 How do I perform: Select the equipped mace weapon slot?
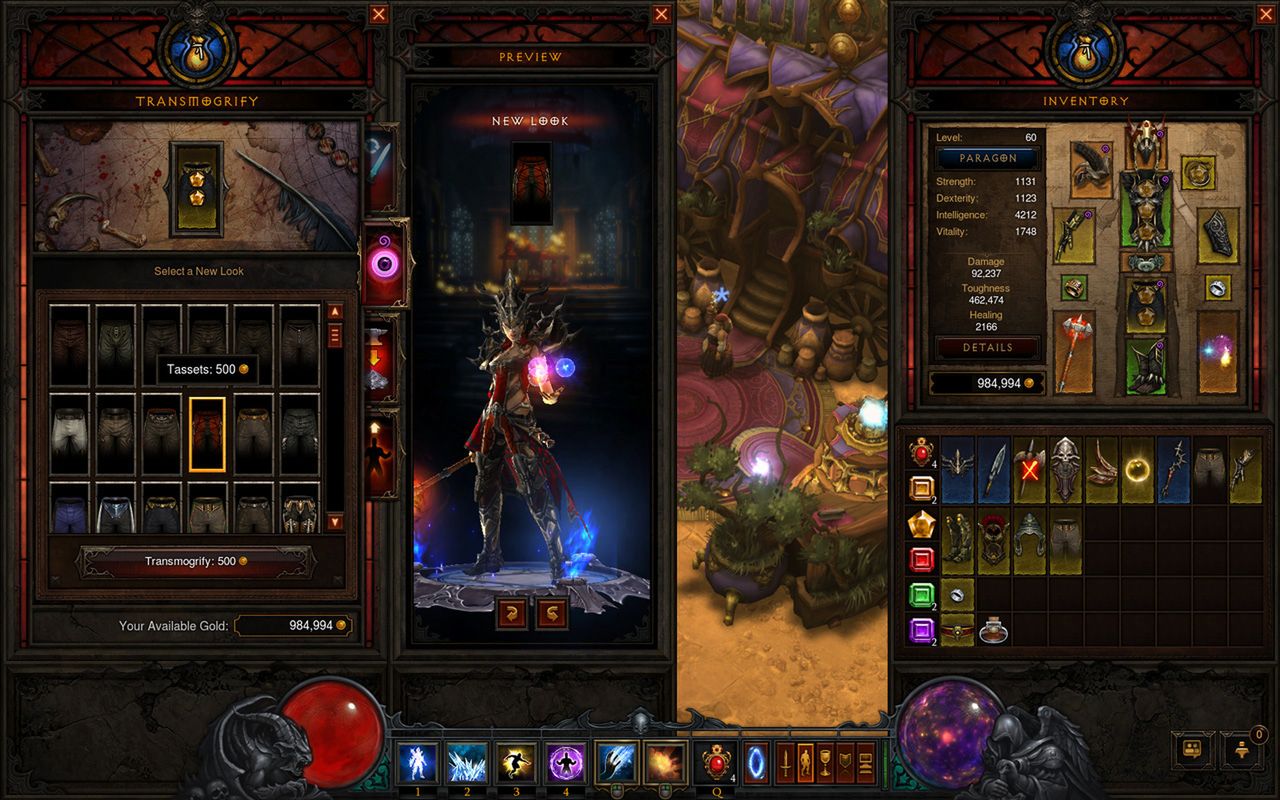tap(1074, 350)
